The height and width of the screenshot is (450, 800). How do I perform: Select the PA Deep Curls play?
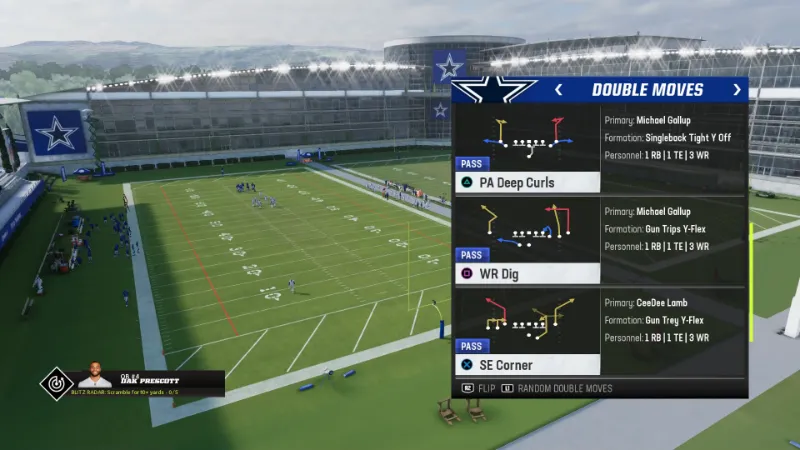tap(527, 183)
